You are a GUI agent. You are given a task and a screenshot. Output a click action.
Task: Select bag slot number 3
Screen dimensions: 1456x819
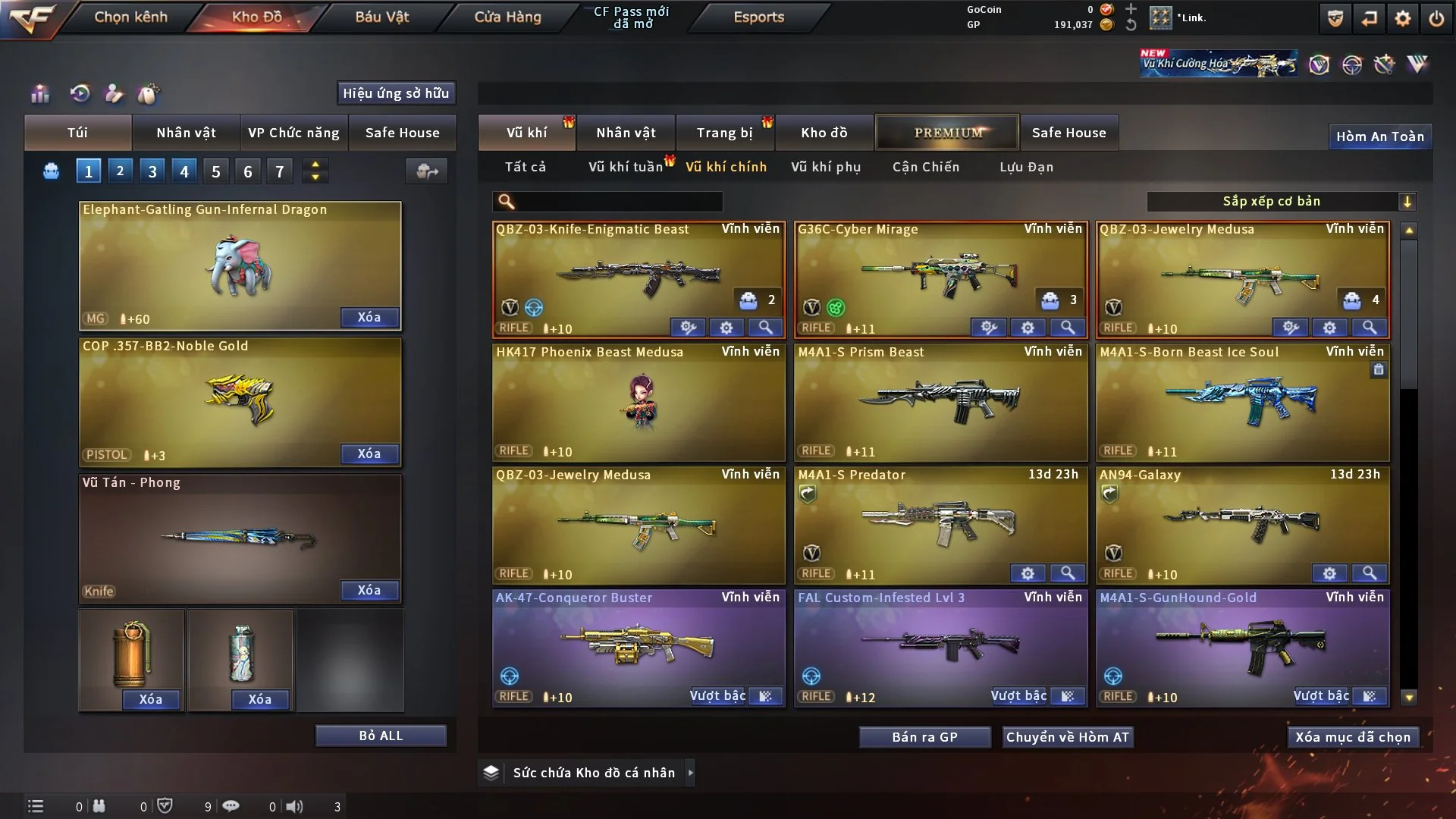click(152, 171)
